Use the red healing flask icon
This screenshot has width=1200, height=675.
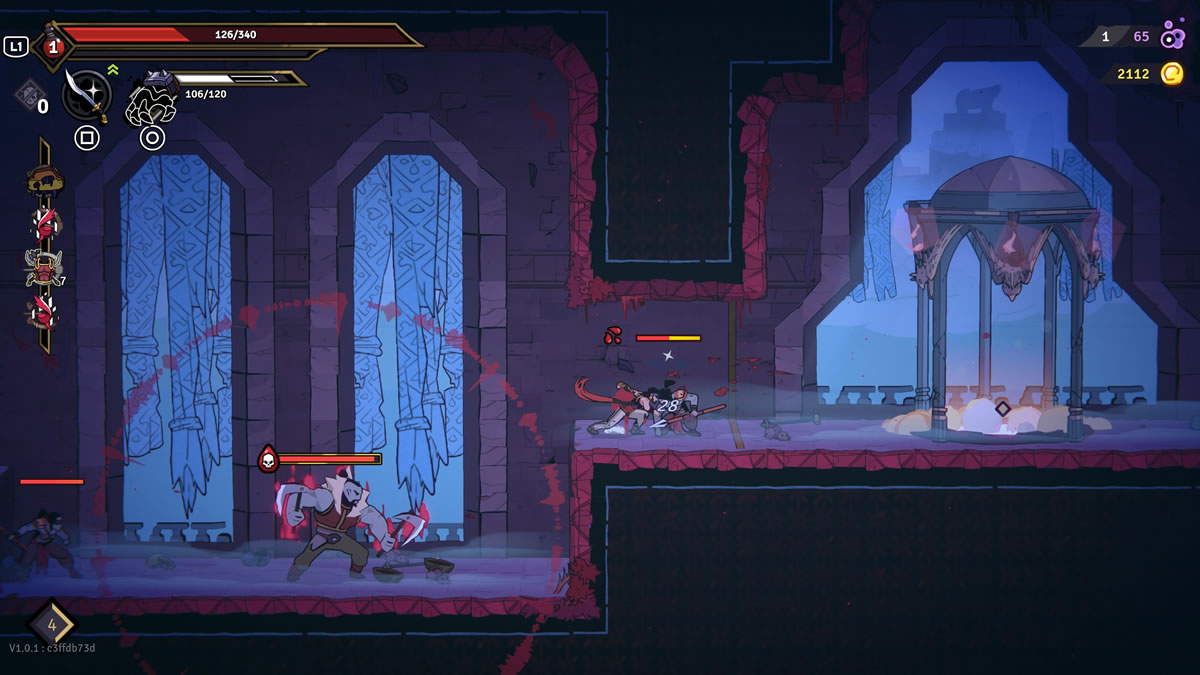pyautogui.click(x=53, y=45)
